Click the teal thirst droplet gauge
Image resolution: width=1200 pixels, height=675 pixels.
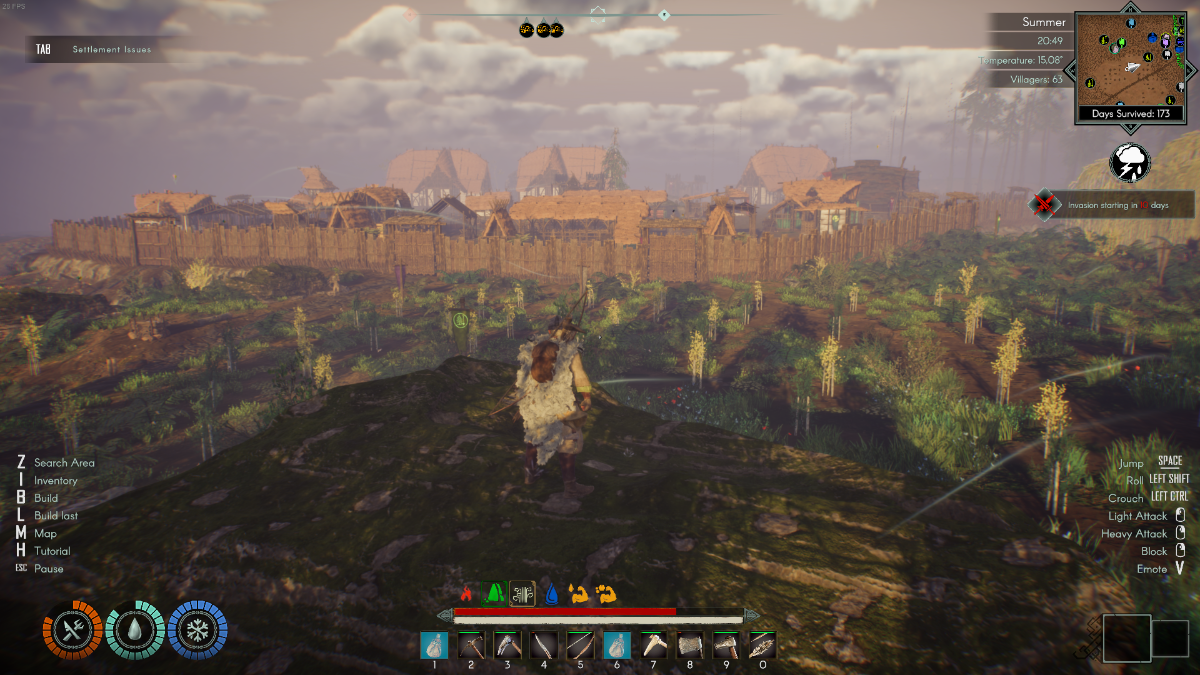point(135,631)
